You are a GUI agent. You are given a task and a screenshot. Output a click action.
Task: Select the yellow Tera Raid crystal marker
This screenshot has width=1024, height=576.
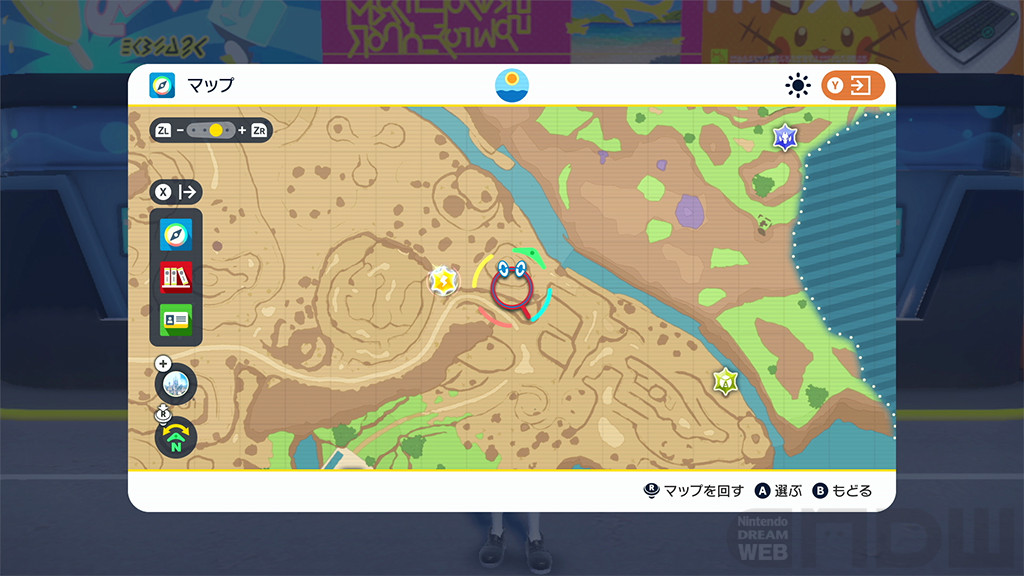(443, 282)
